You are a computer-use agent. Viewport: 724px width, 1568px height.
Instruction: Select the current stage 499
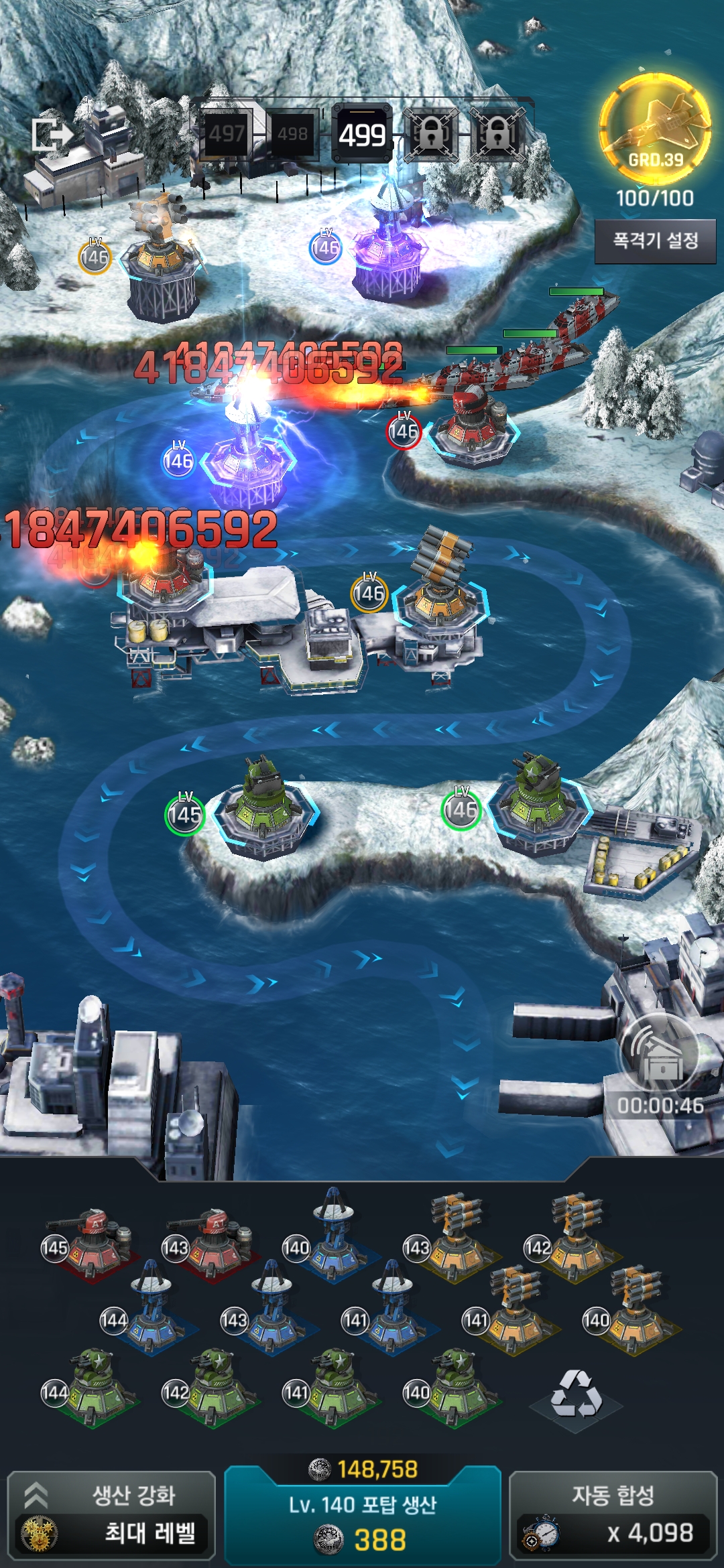click(362, 135)
